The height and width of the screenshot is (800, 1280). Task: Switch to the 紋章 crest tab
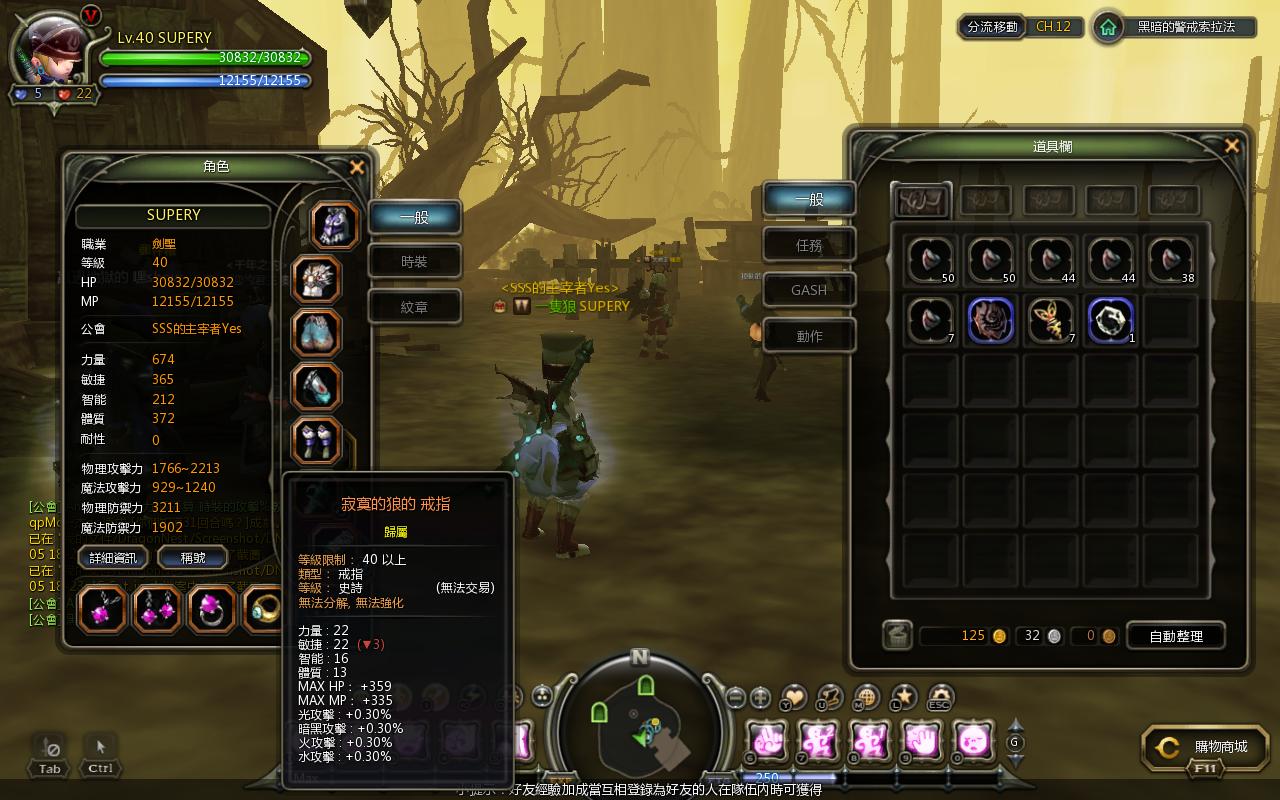pyautogui.click(x=414, y=307)
